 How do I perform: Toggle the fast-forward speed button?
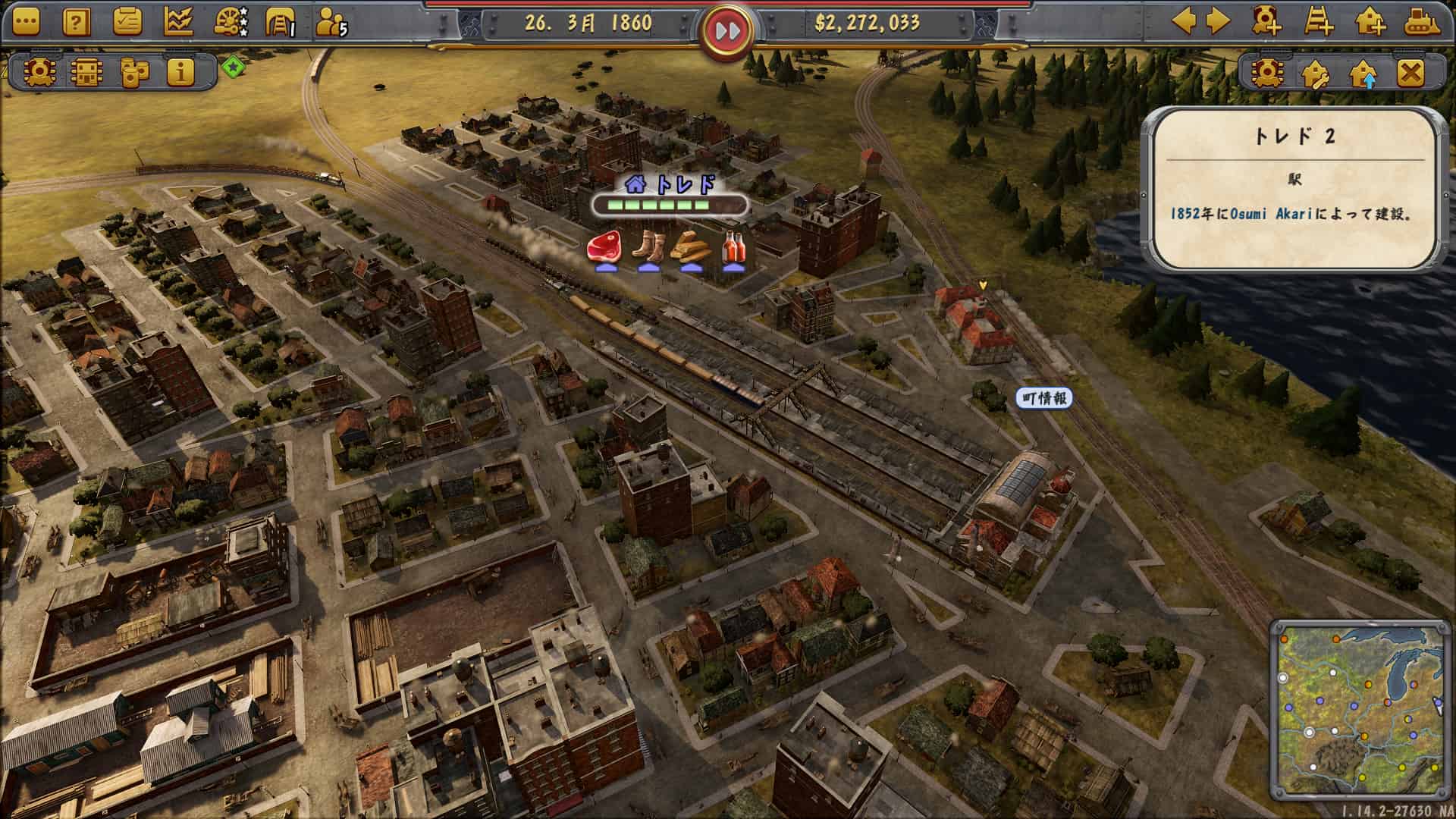click(x=727, y=31)
